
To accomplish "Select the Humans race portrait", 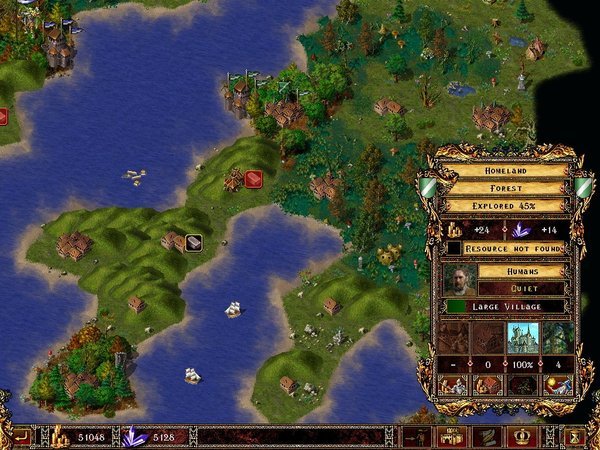I will coord(457,279).
